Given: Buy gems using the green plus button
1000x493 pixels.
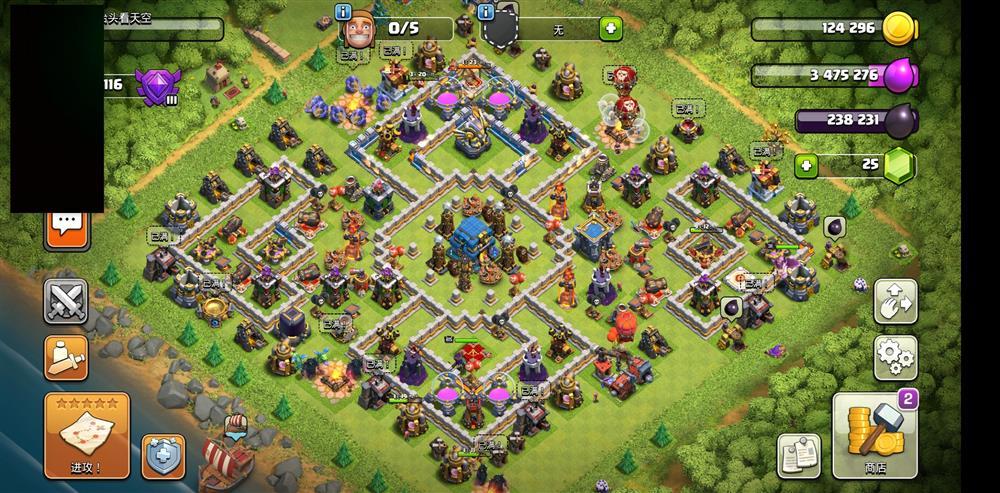Looking at the screenshot, I should coord(805,164).
